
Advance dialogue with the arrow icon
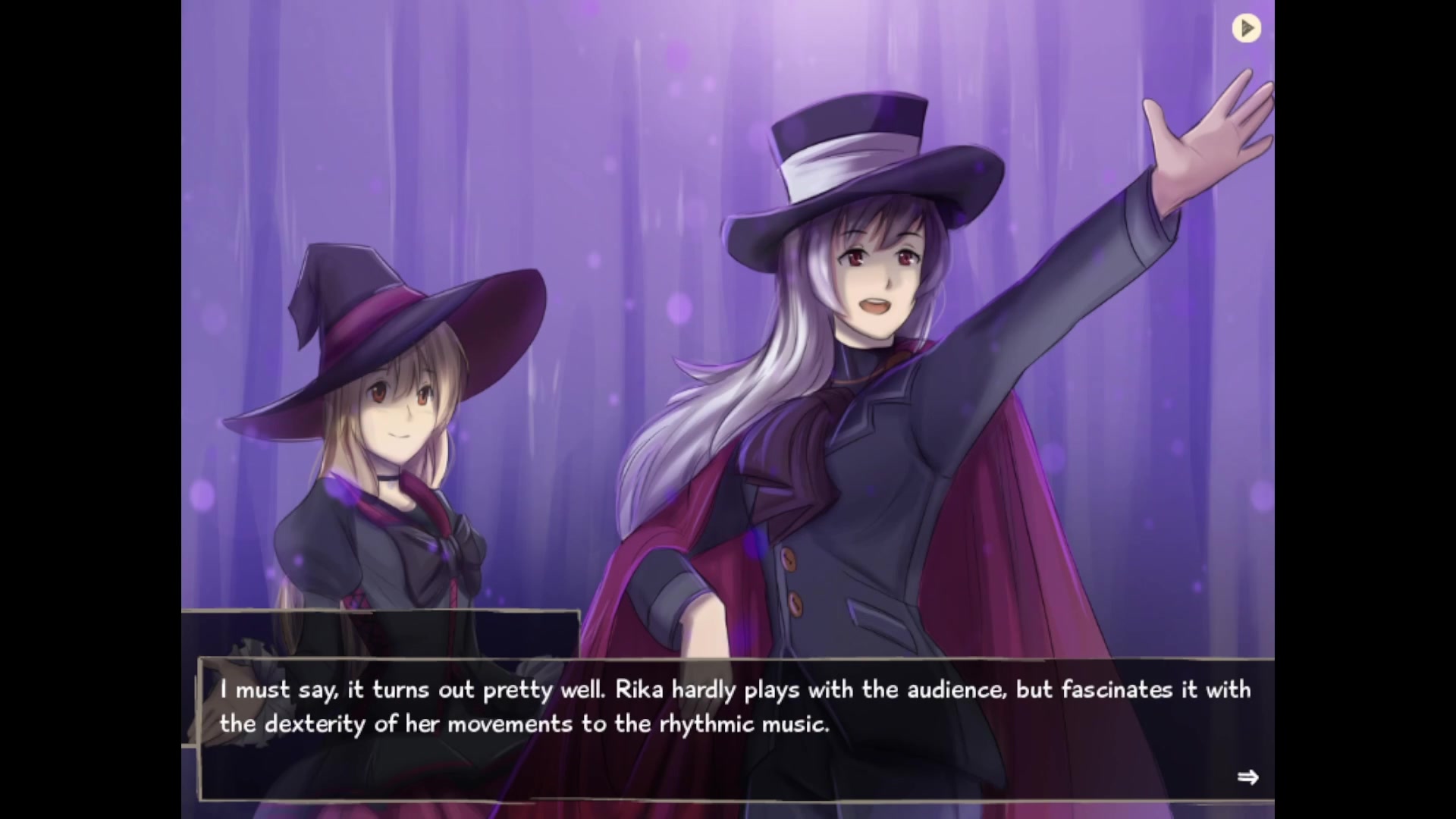tap(1247, 777)
